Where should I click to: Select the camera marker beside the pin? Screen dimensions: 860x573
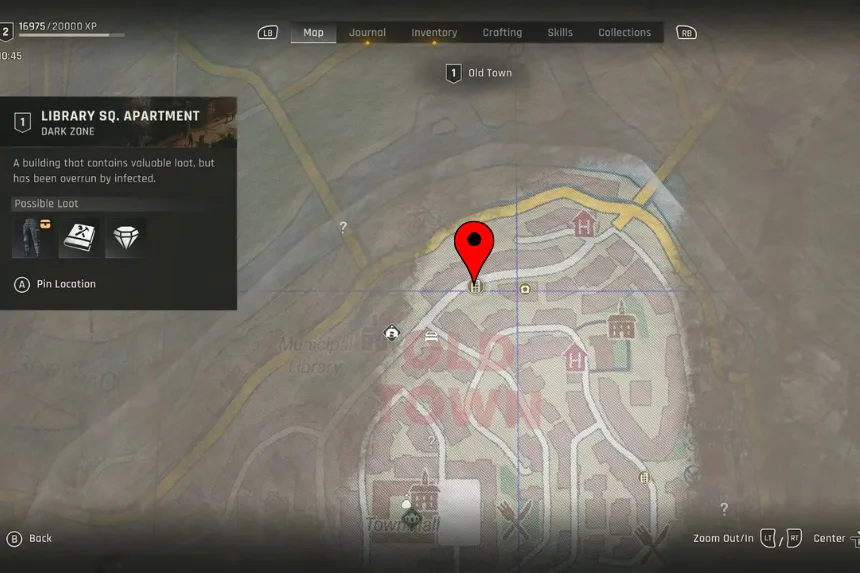click(x=525, y=289)
